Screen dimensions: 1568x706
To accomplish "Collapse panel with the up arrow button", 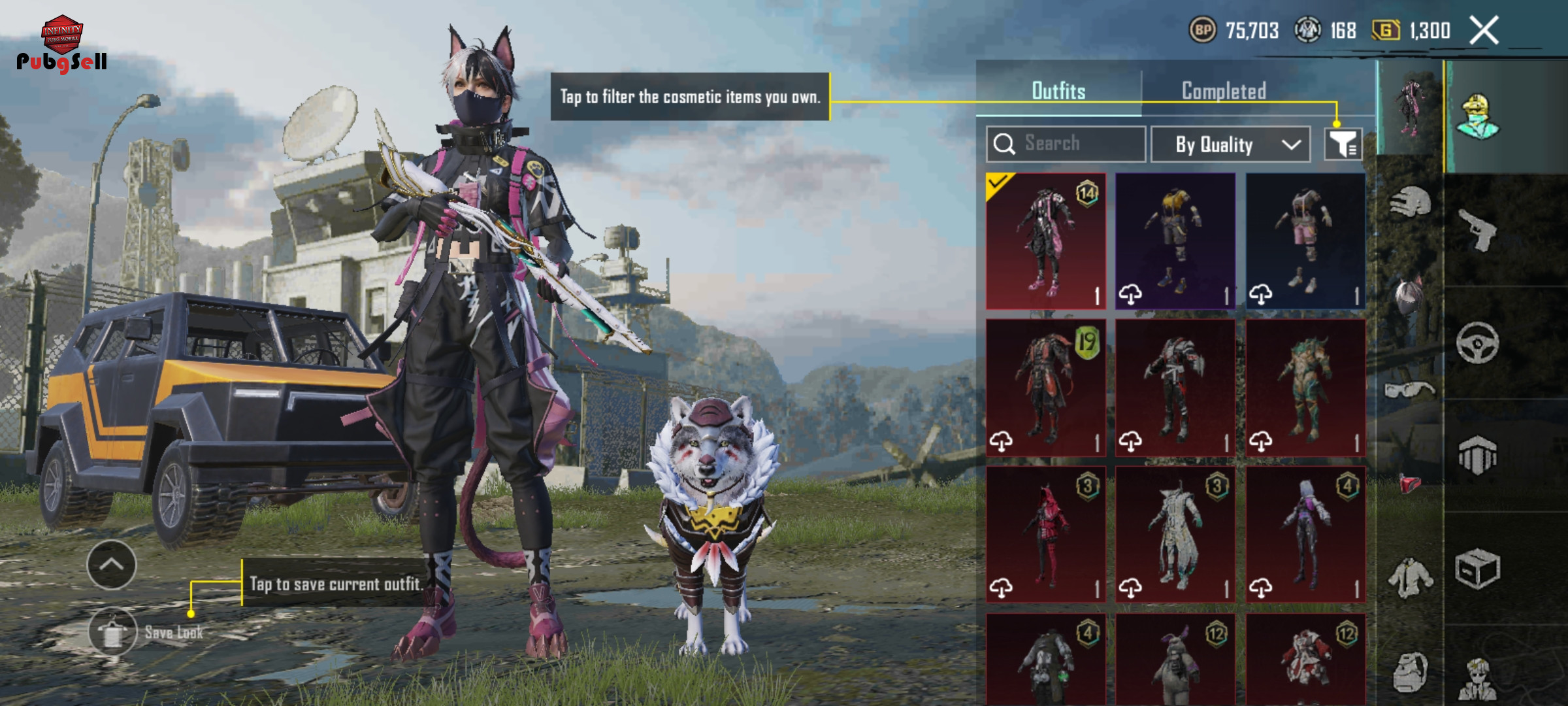I will [x=111, y=565].
